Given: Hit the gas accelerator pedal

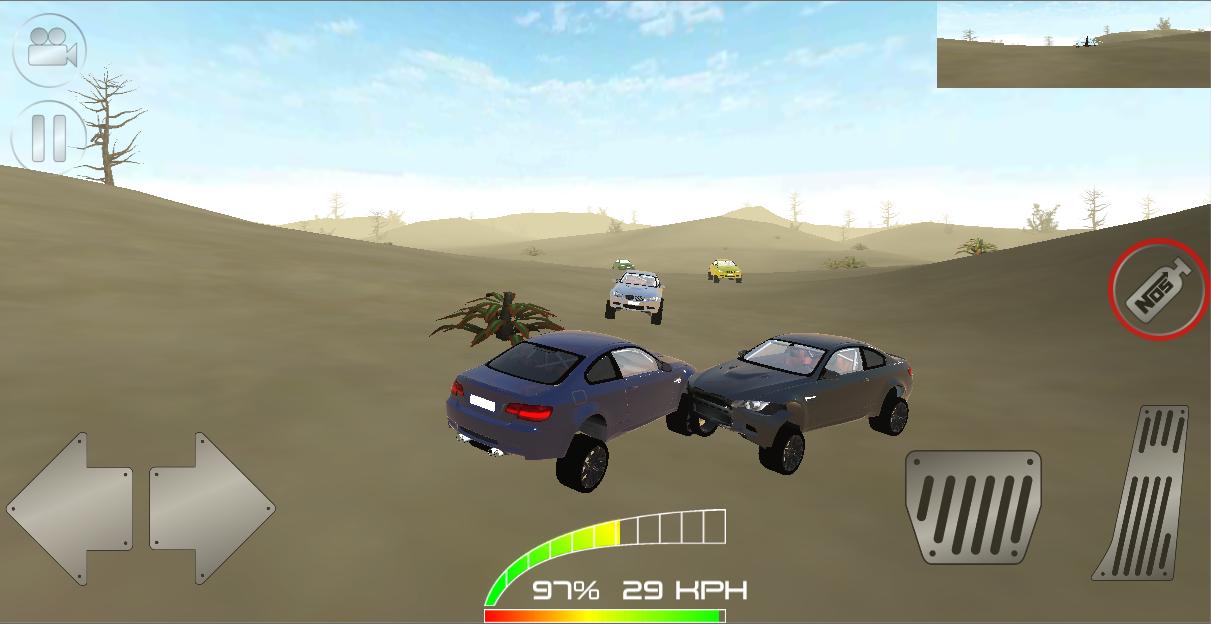Looking at the screenshot, I should click(1145, 491).
